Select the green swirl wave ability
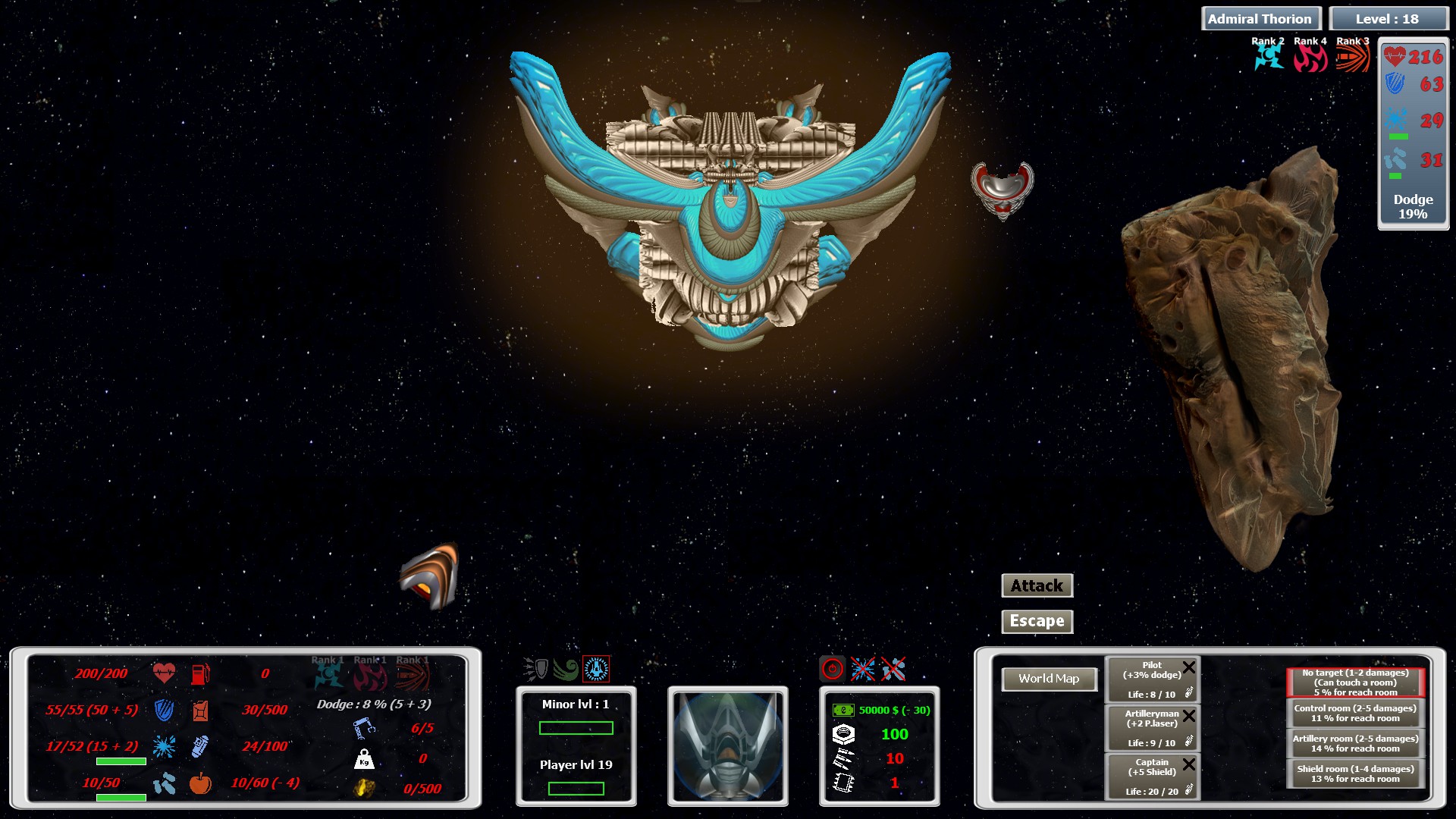Viewport: 1456px width, 819px height. coord(566,669)
